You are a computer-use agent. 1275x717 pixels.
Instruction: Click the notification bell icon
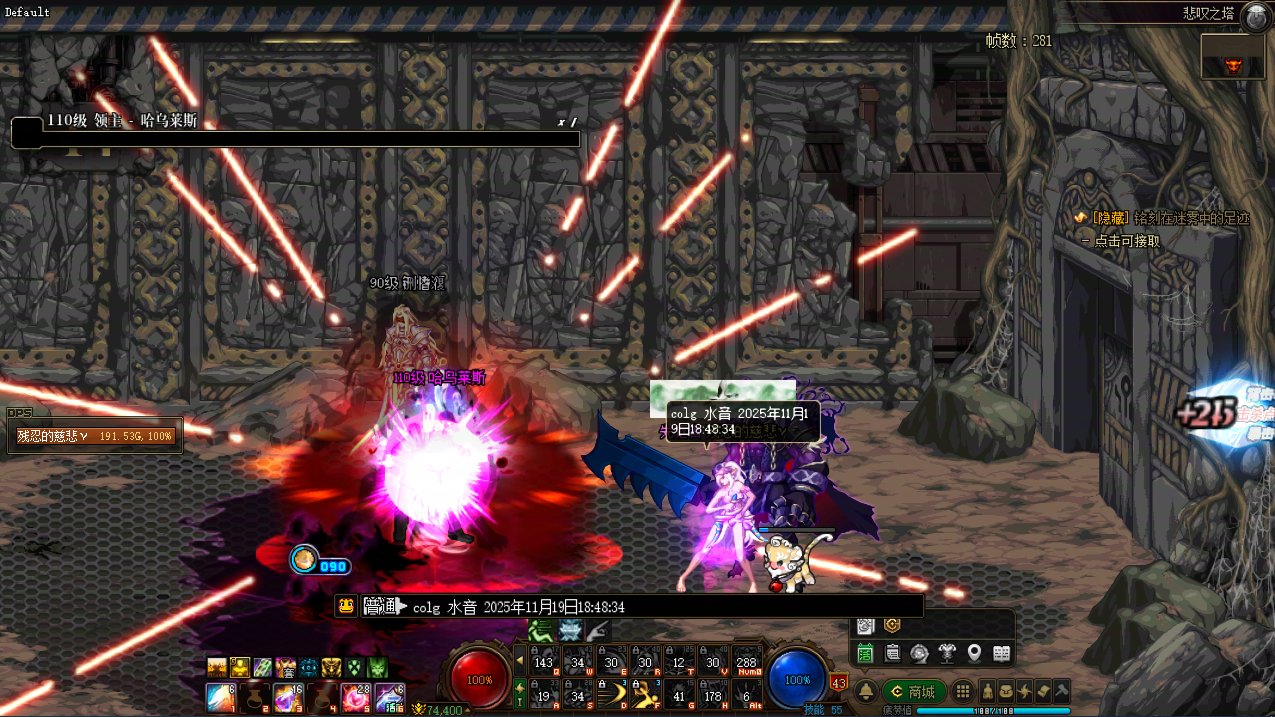(866, 691)
